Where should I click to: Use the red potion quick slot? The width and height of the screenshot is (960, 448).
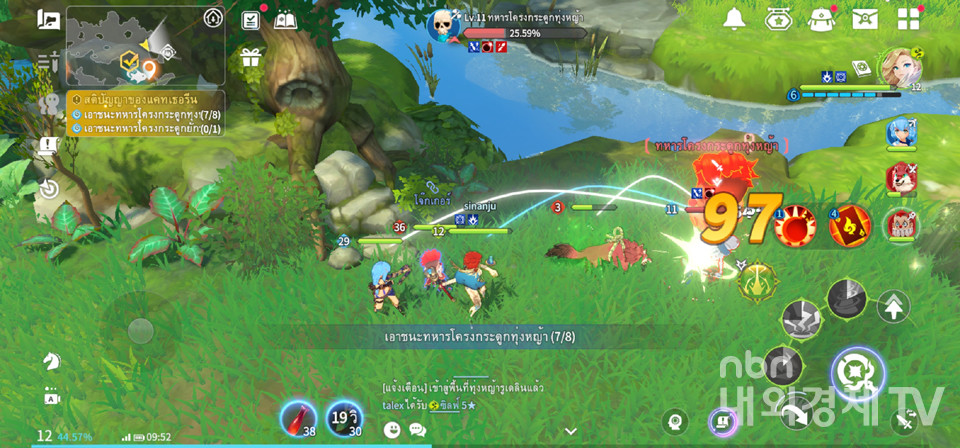coord(298,418)
